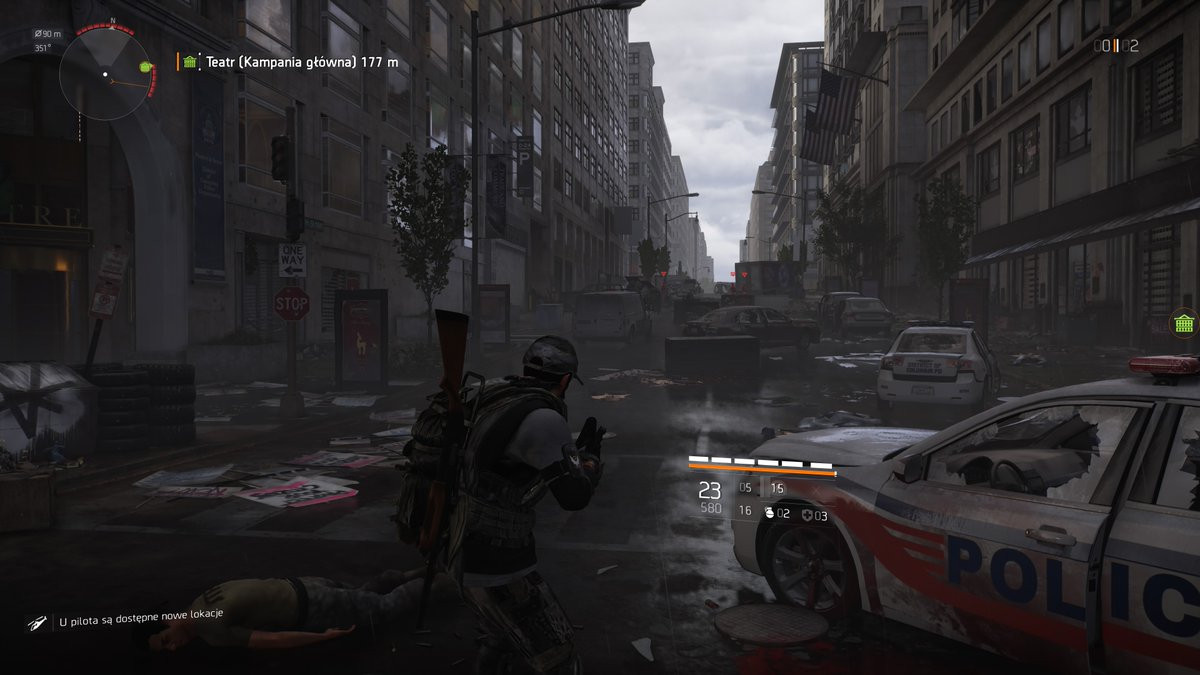Use the armor kit shield icon
Viewport: 1200px width, 675px height.
805,515
